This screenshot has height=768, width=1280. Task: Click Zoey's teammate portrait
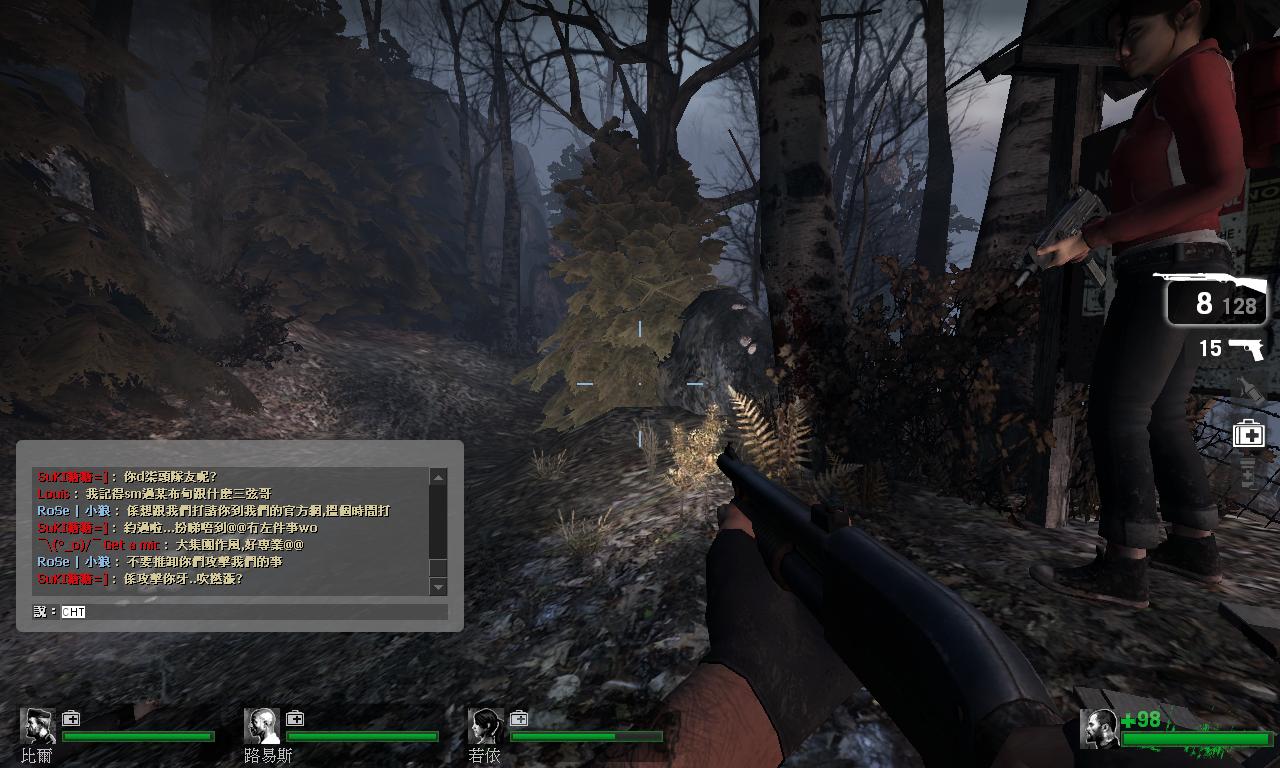click(486, 726)
